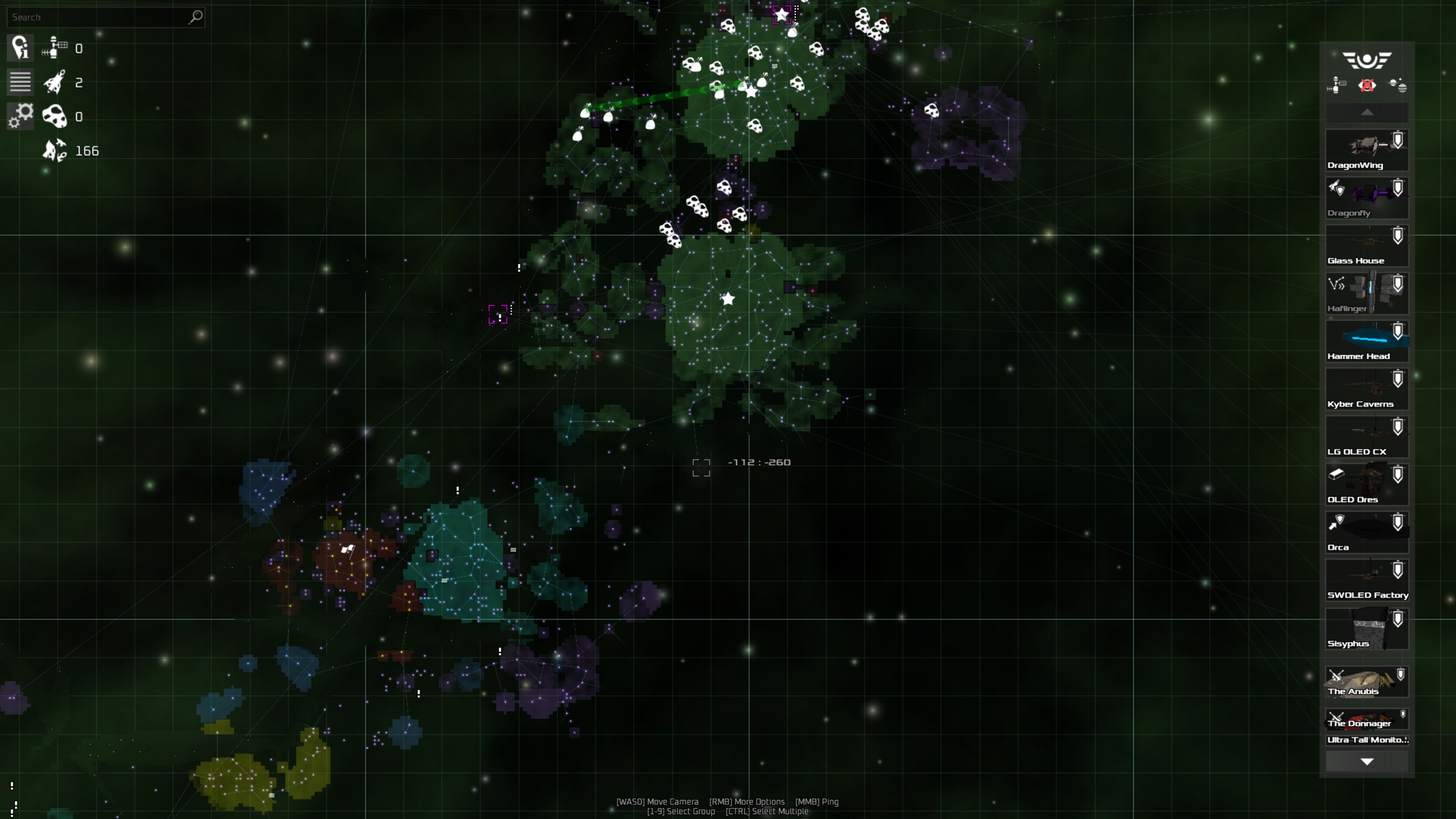Select the satellite/stations filter icon in the left panel
The image size is (1456, 819).
point(54,48)
